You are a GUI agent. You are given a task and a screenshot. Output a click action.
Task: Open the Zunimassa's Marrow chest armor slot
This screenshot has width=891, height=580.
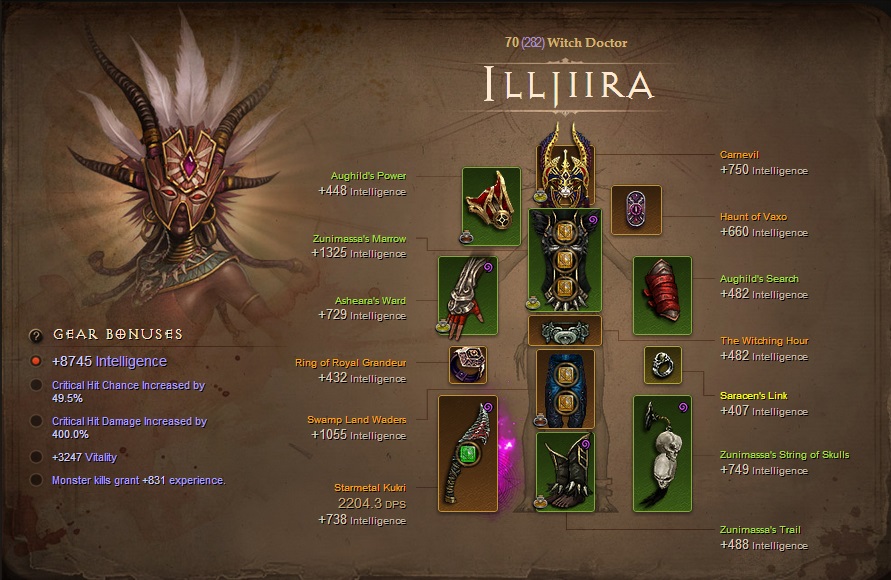[564, 260]
